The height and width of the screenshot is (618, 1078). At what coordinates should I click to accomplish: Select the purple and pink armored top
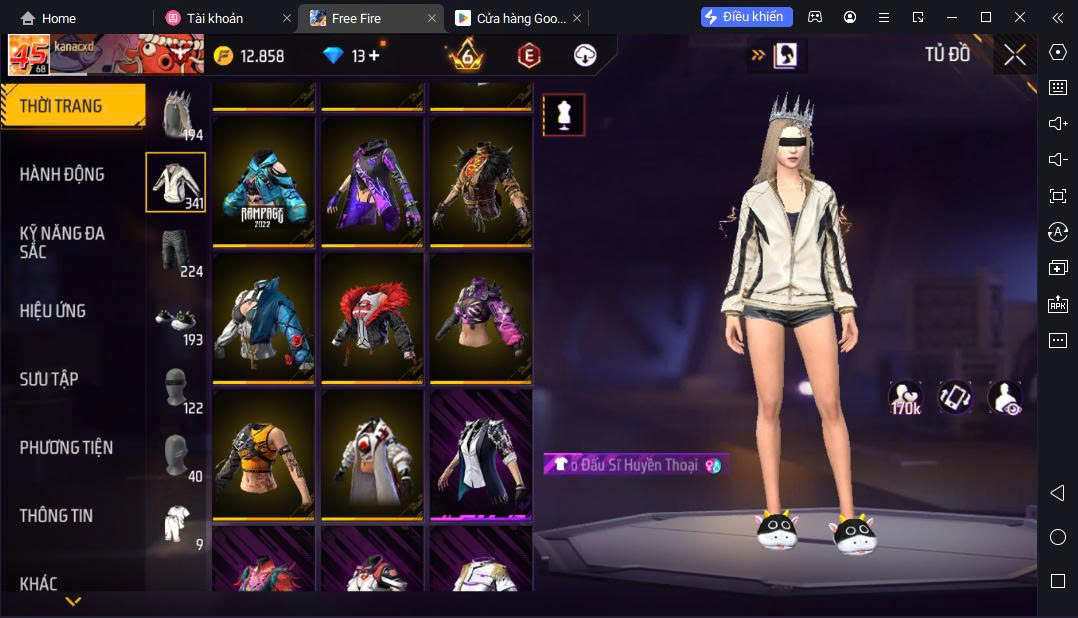pos(481,317)
